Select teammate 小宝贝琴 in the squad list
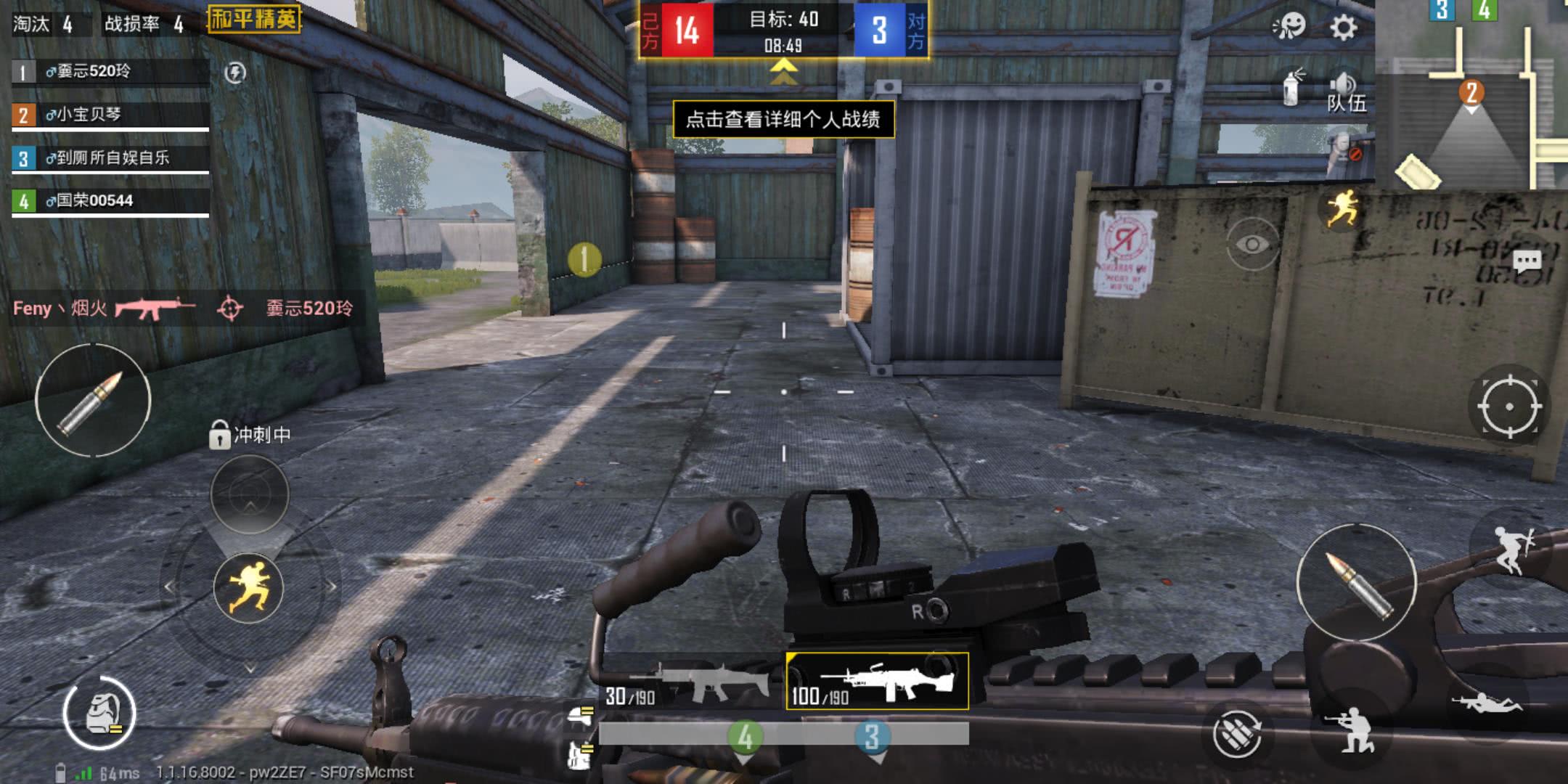This screenshot has width=1568, height=784. [x=110, y=115]
